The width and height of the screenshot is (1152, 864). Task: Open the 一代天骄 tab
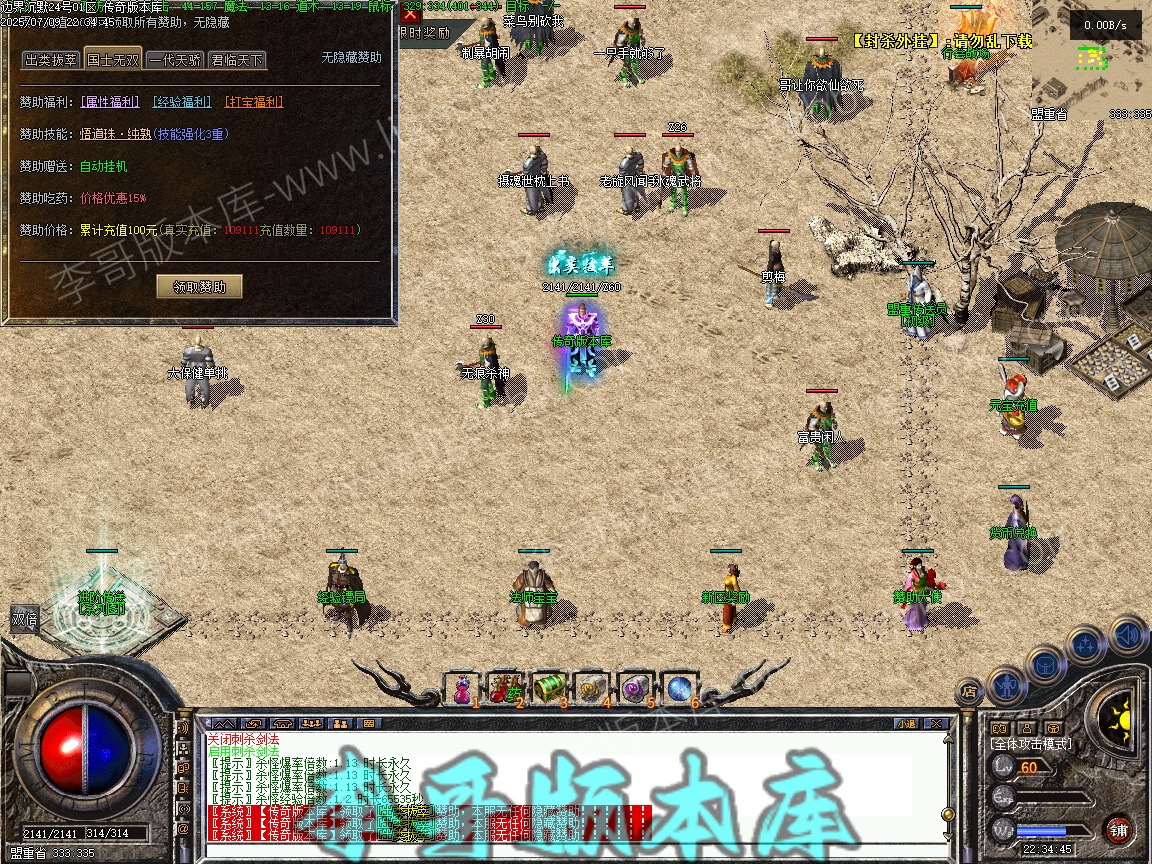point(174,60)
